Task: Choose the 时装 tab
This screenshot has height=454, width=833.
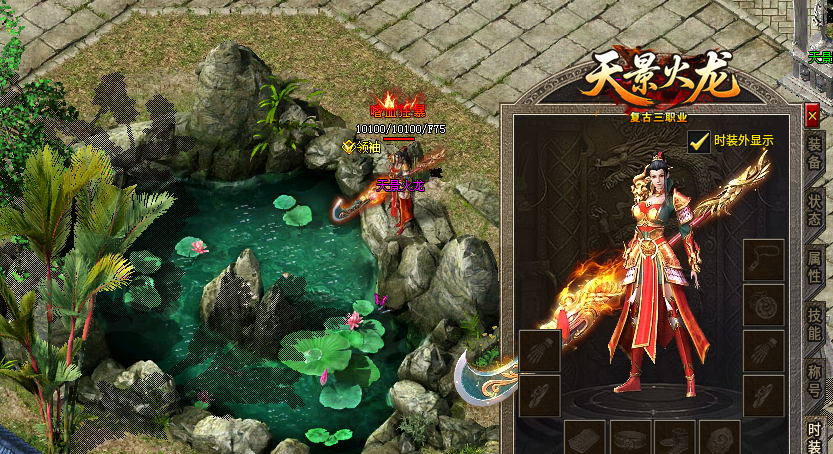Action: pos(815,434)
